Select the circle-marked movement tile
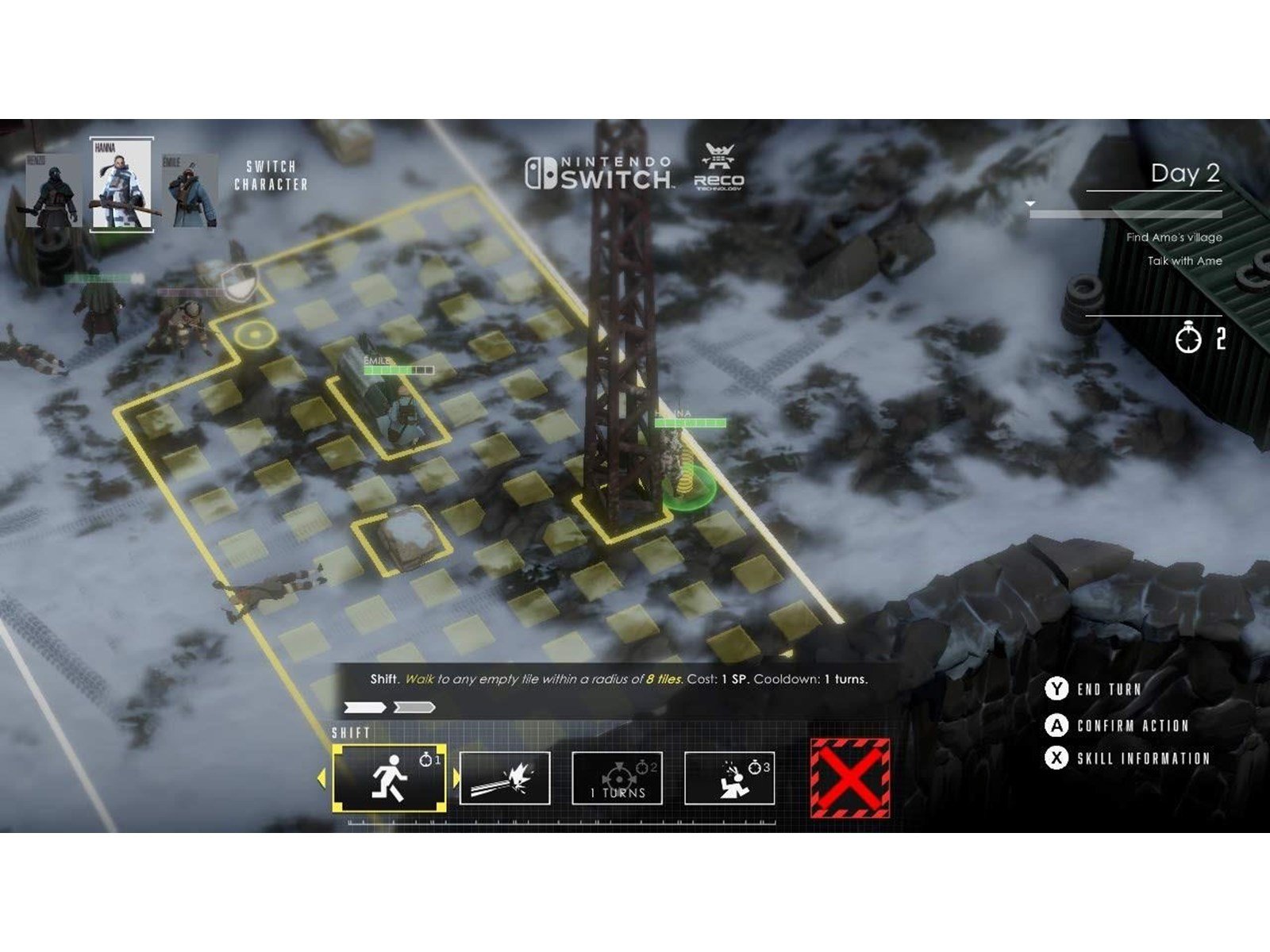 tap(254, 336)
